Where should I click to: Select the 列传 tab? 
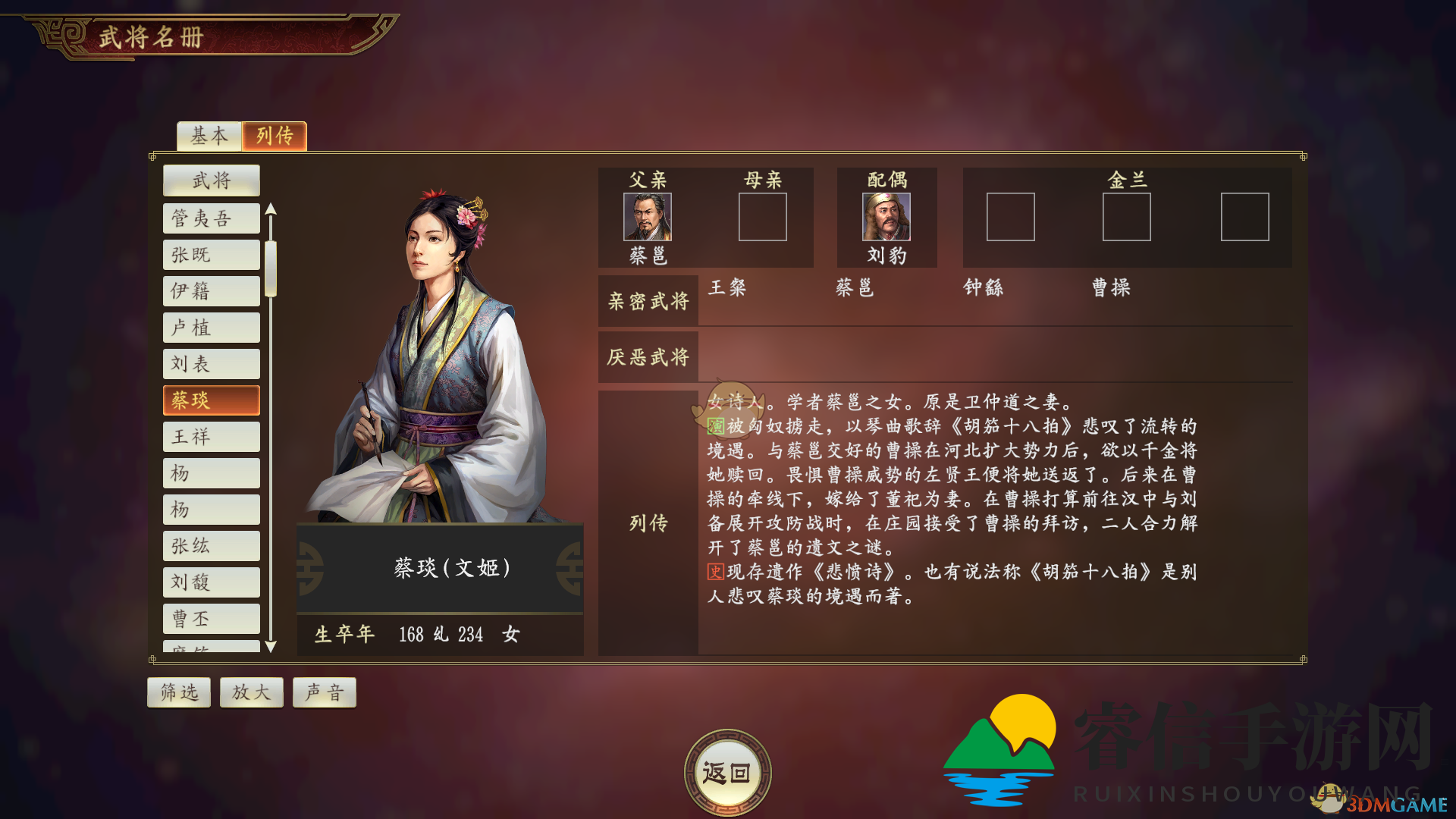click(x=275, y=136)
